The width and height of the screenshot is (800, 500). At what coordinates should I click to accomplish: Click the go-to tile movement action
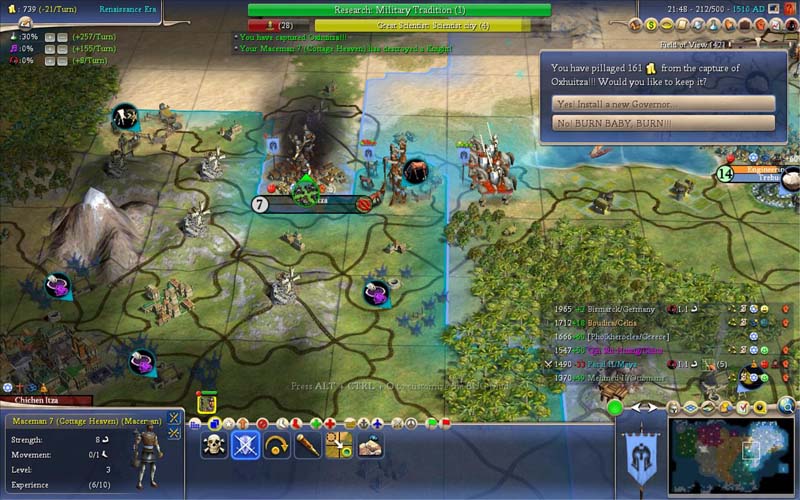[x=338, y=446]
